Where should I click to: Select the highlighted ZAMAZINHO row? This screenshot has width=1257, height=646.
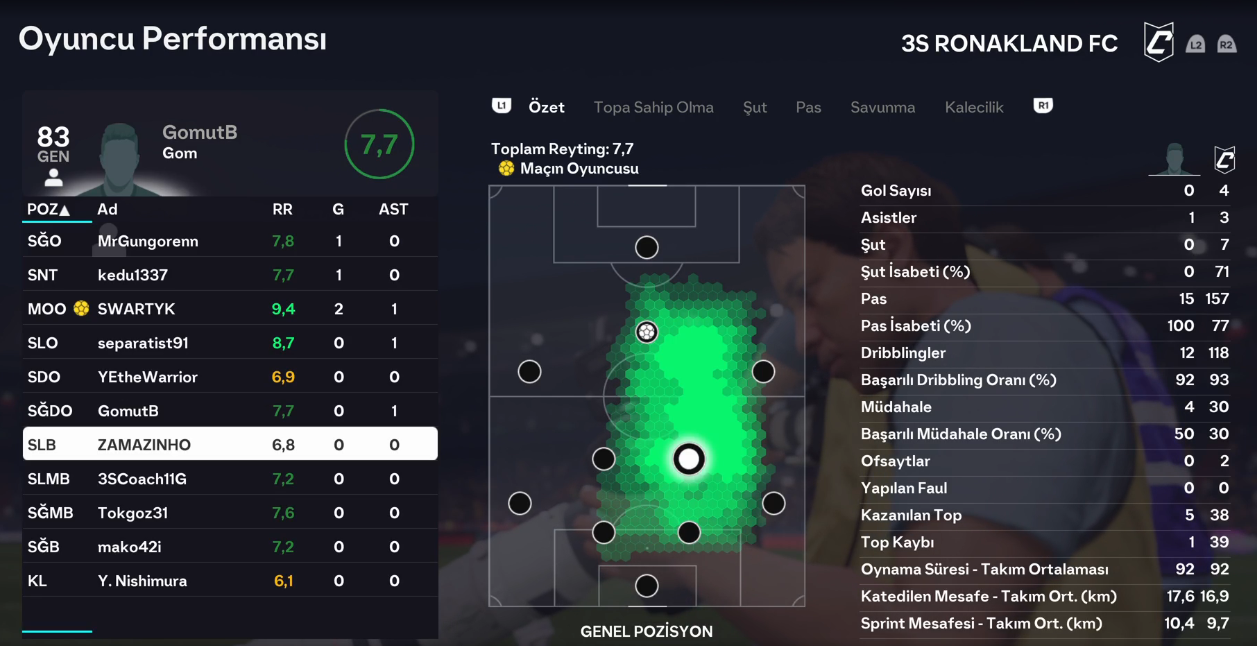(x=230, y=445)
